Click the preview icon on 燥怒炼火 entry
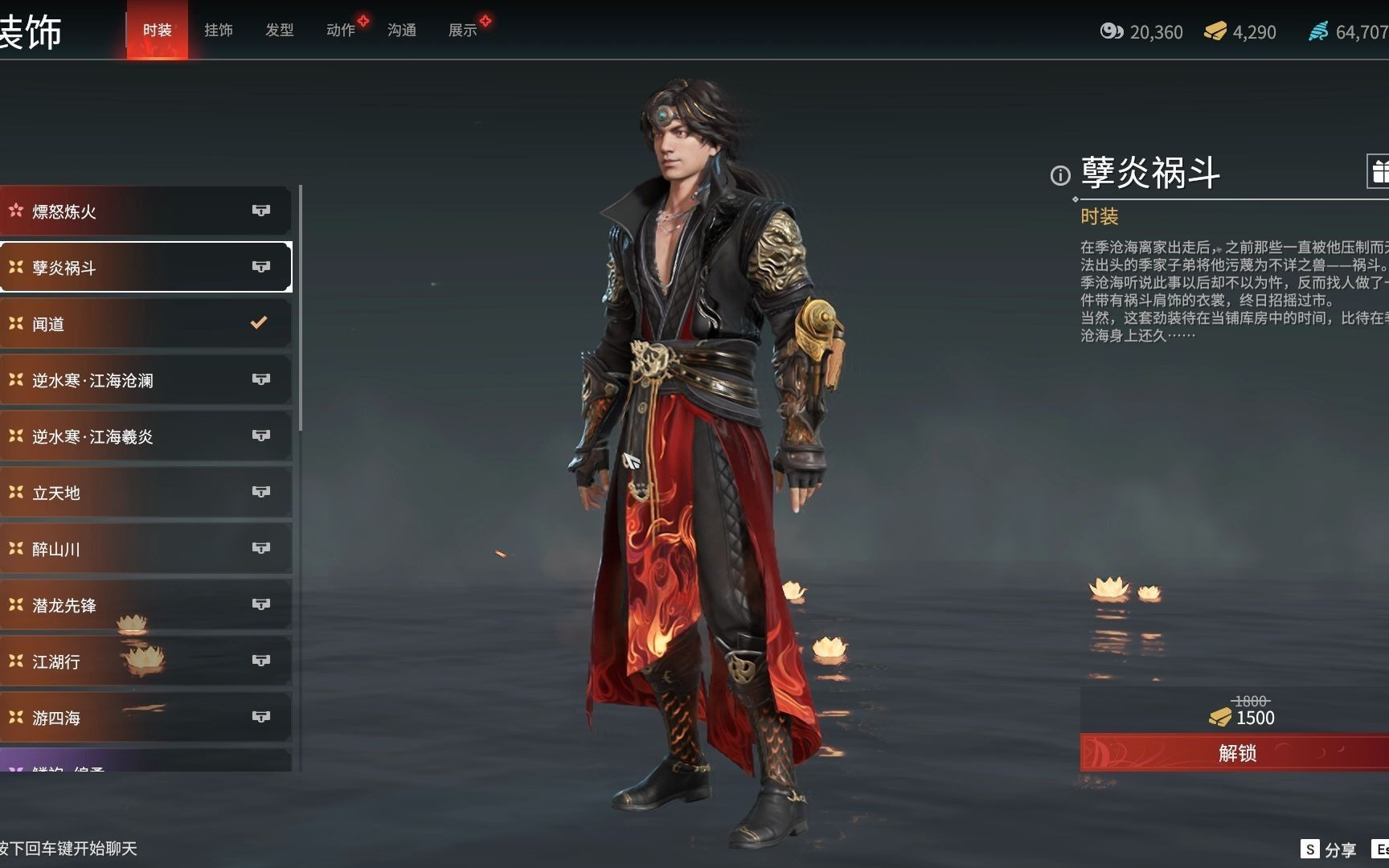 pos(262,211)
